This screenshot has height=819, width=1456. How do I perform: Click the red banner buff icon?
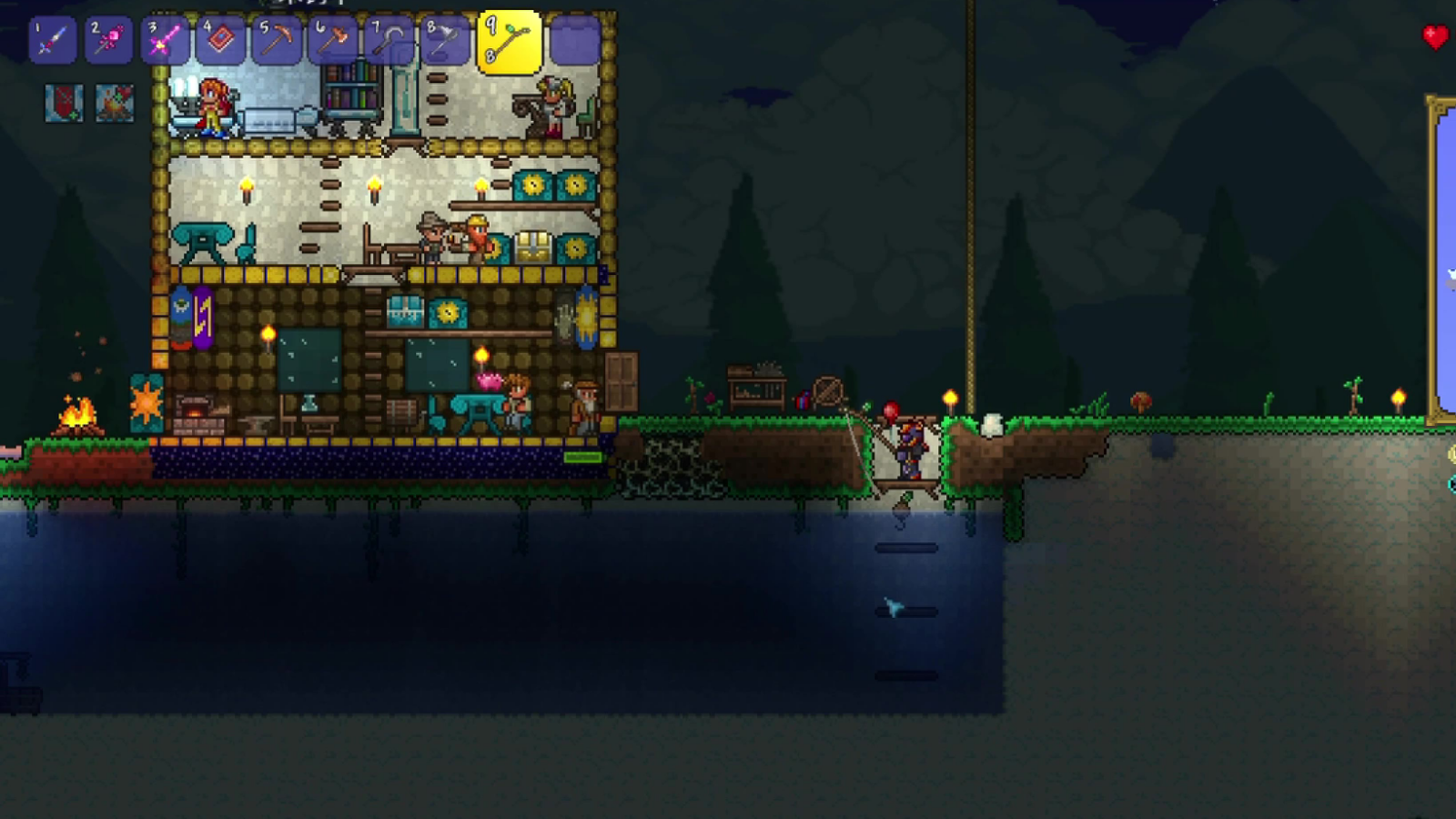(64, 104)
